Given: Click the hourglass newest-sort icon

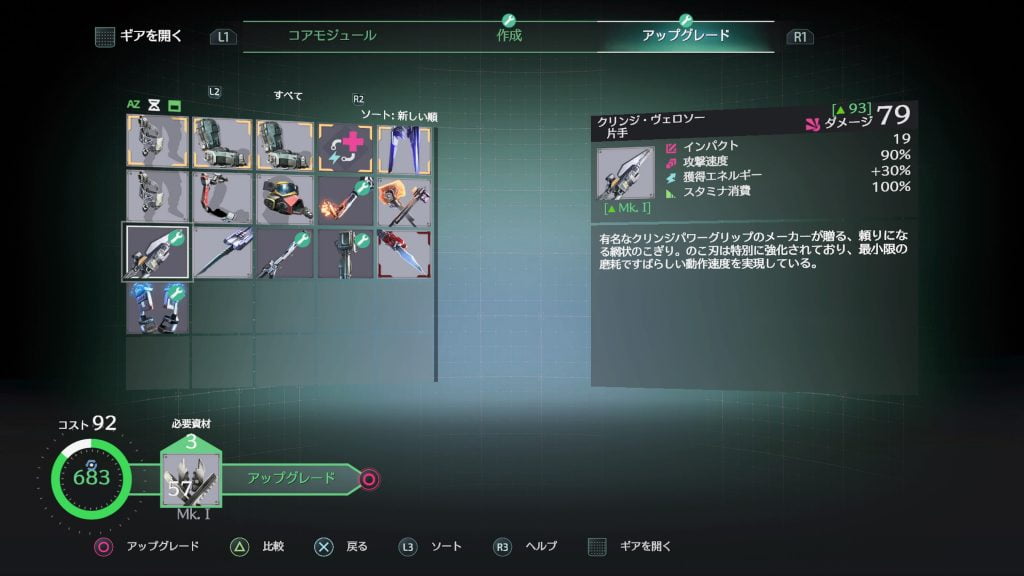Looking at the screenshot, I should point(154,104).
